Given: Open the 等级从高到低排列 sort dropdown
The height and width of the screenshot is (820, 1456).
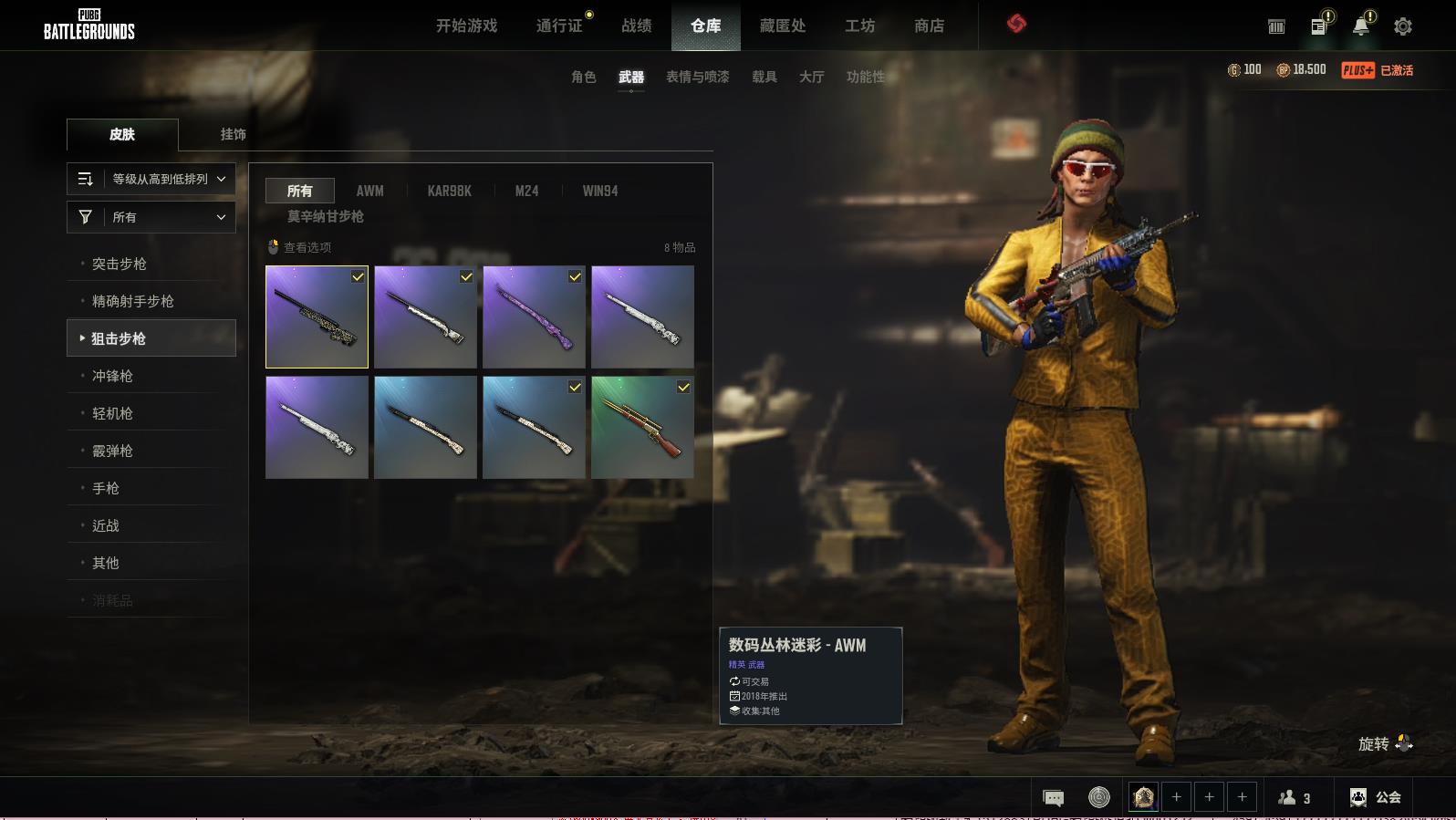Looking at the screenshot, I should click(151, 179).
